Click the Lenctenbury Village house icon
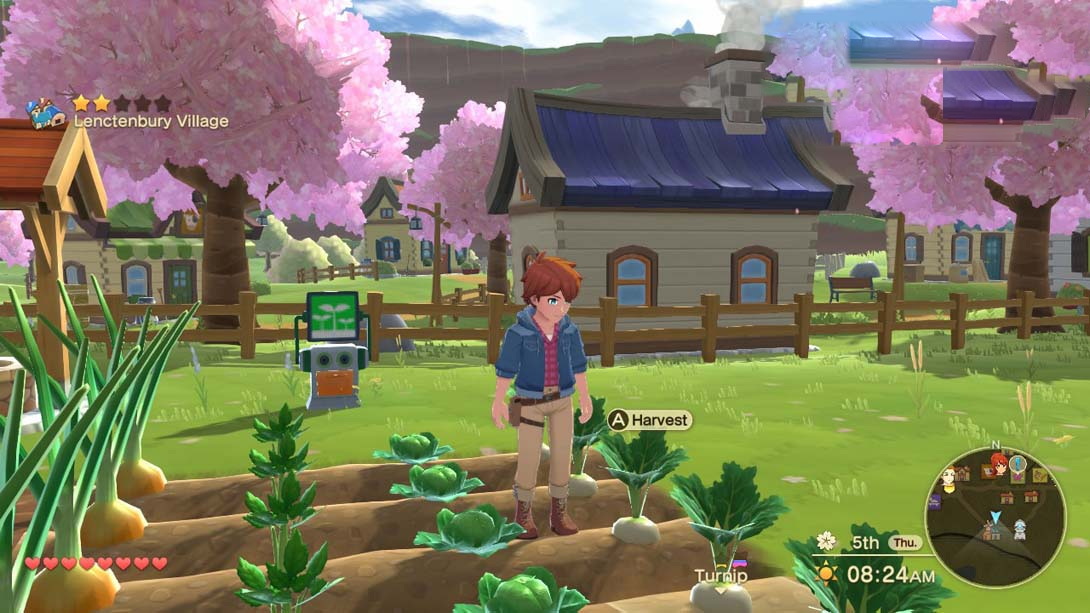This screenshot has height=613, width=1090. coord(45,112)
